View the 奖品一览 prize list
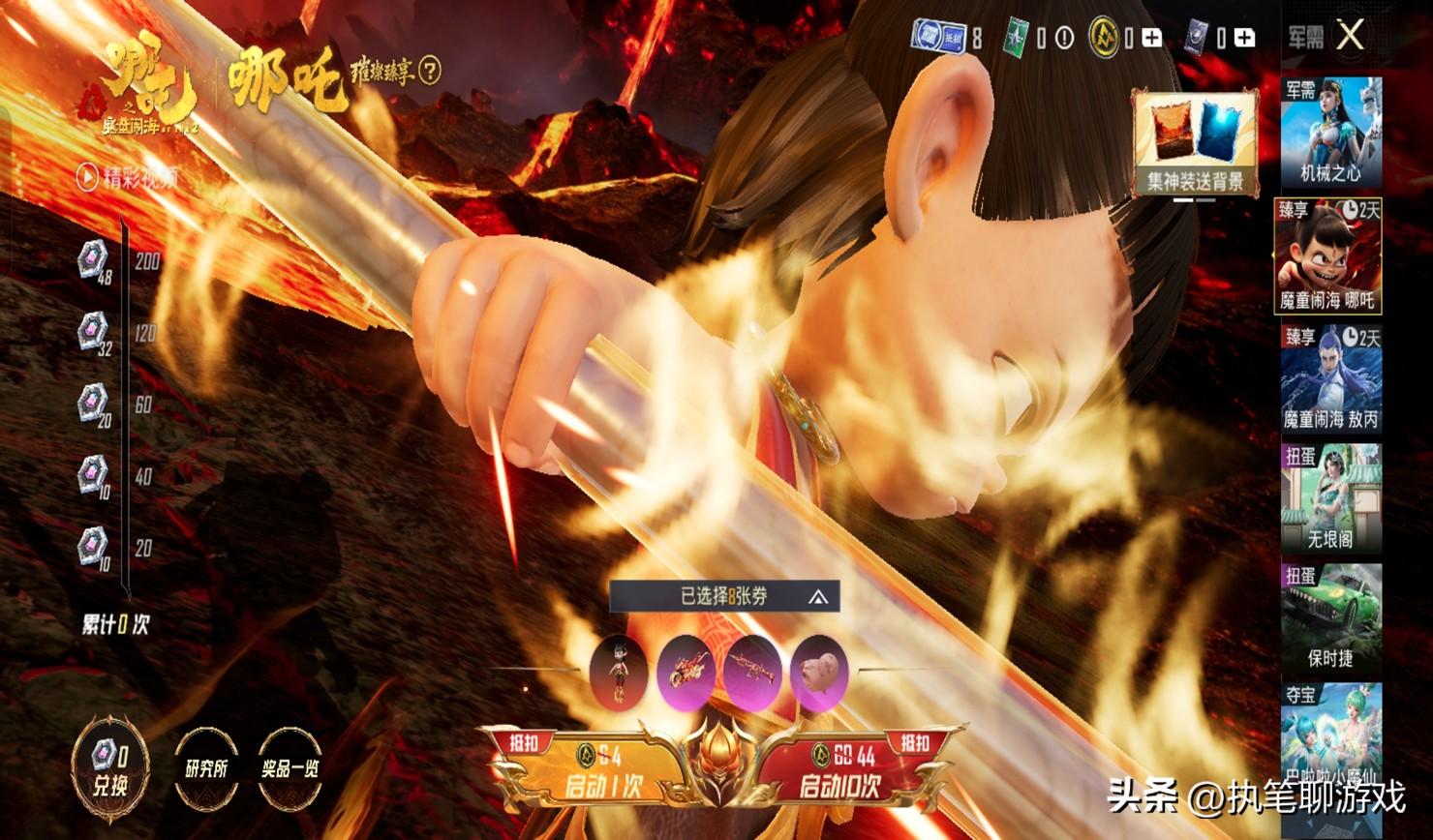 tap(290, 768)
